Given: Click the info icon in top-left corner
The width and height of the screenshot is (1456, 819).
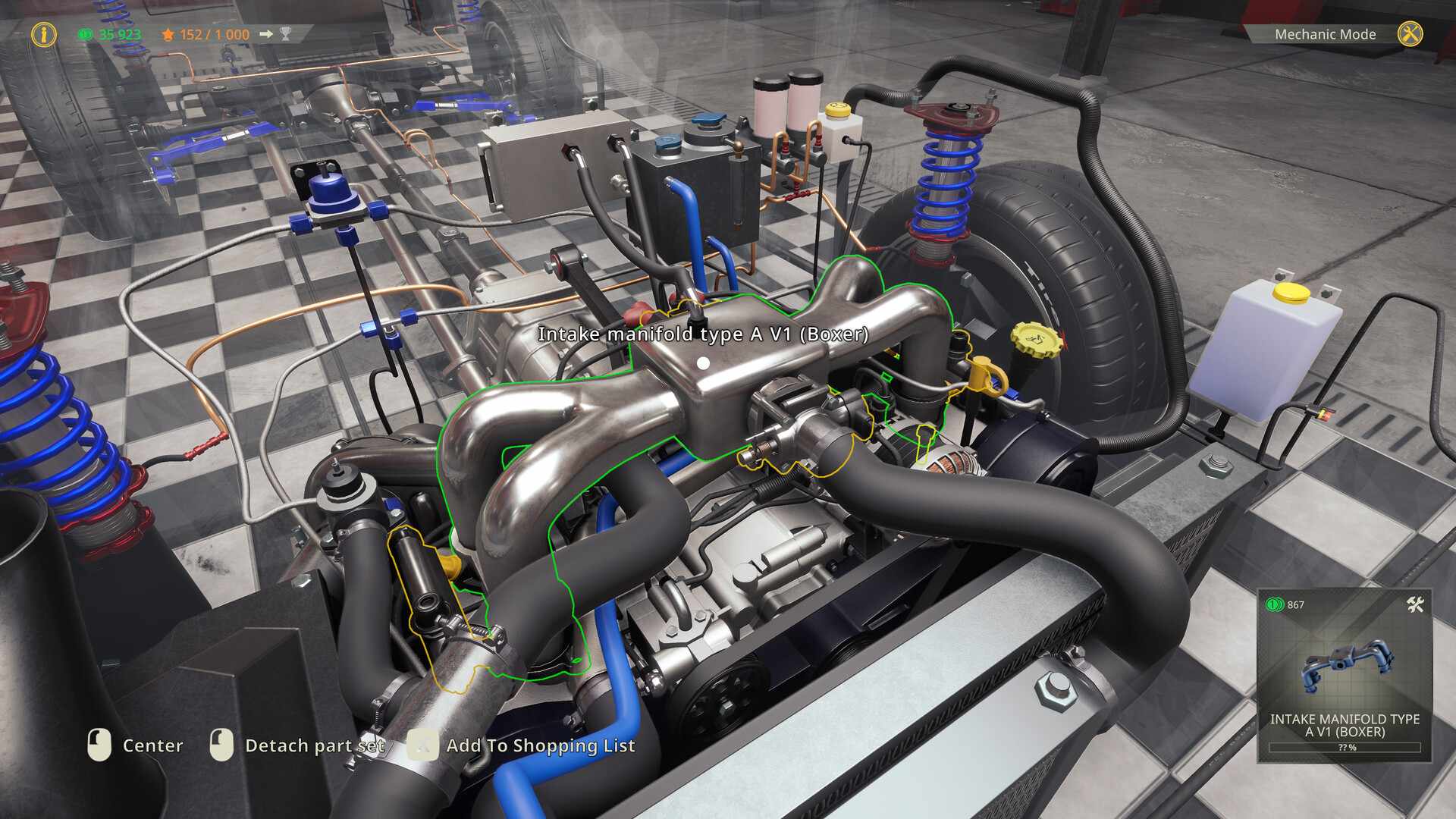Looking at the screenshot, I should click(43, 33).
